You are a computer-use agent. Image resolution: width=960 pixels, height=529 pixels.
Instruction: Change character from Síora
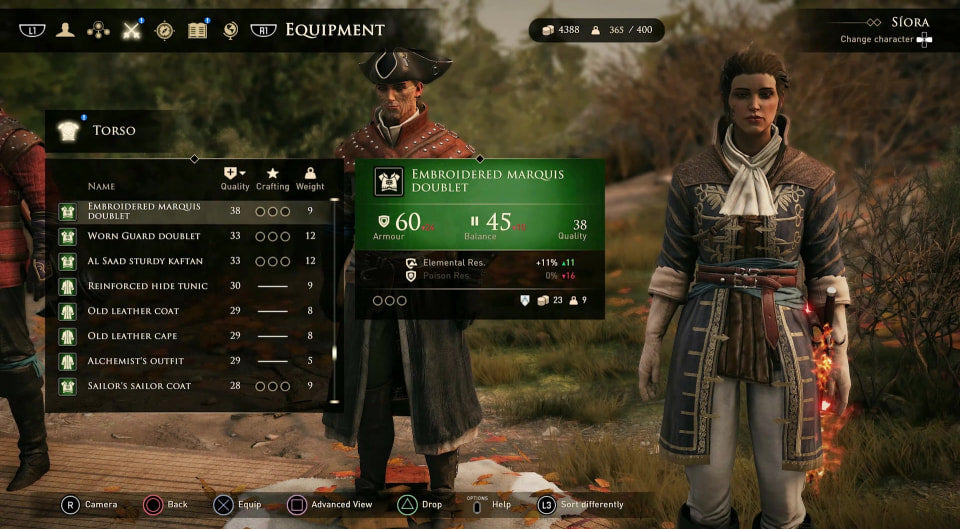pos(924,39)
